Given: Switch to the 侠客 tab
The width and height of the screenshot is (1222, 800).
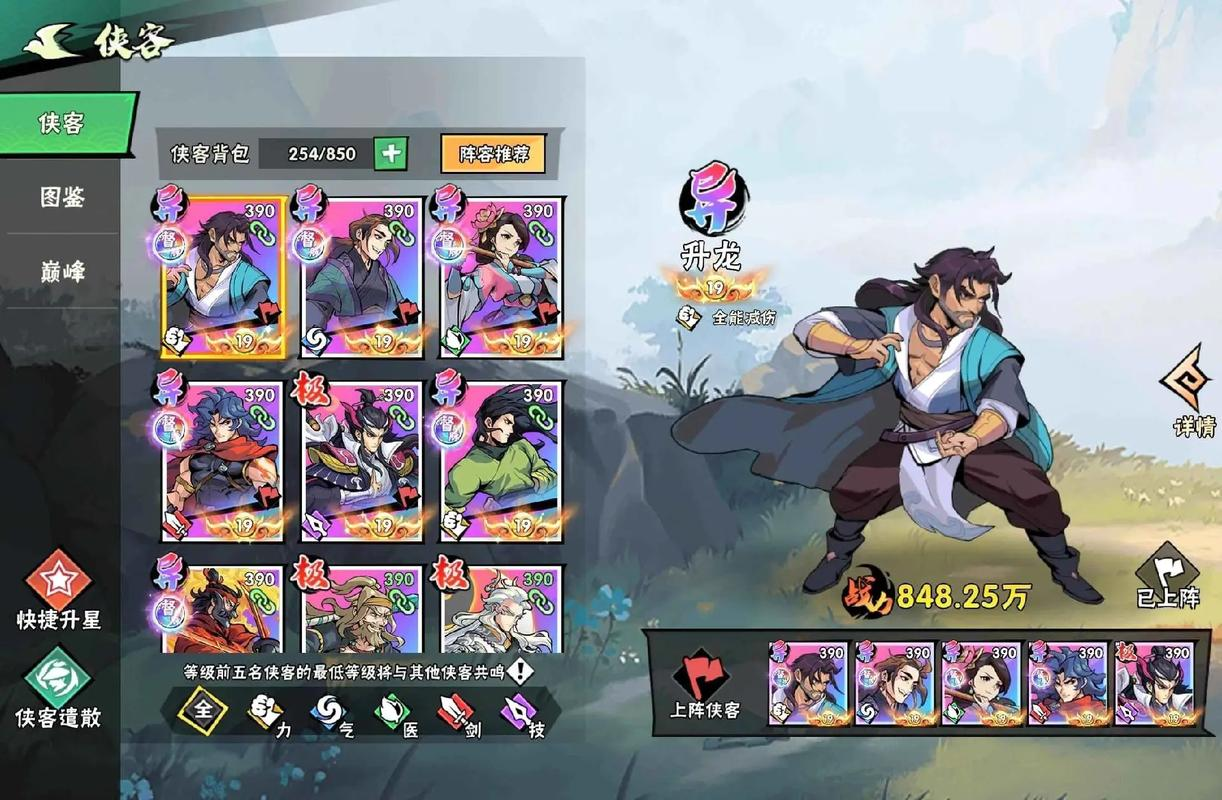Looking at the screenshot, I should point(62,124).
